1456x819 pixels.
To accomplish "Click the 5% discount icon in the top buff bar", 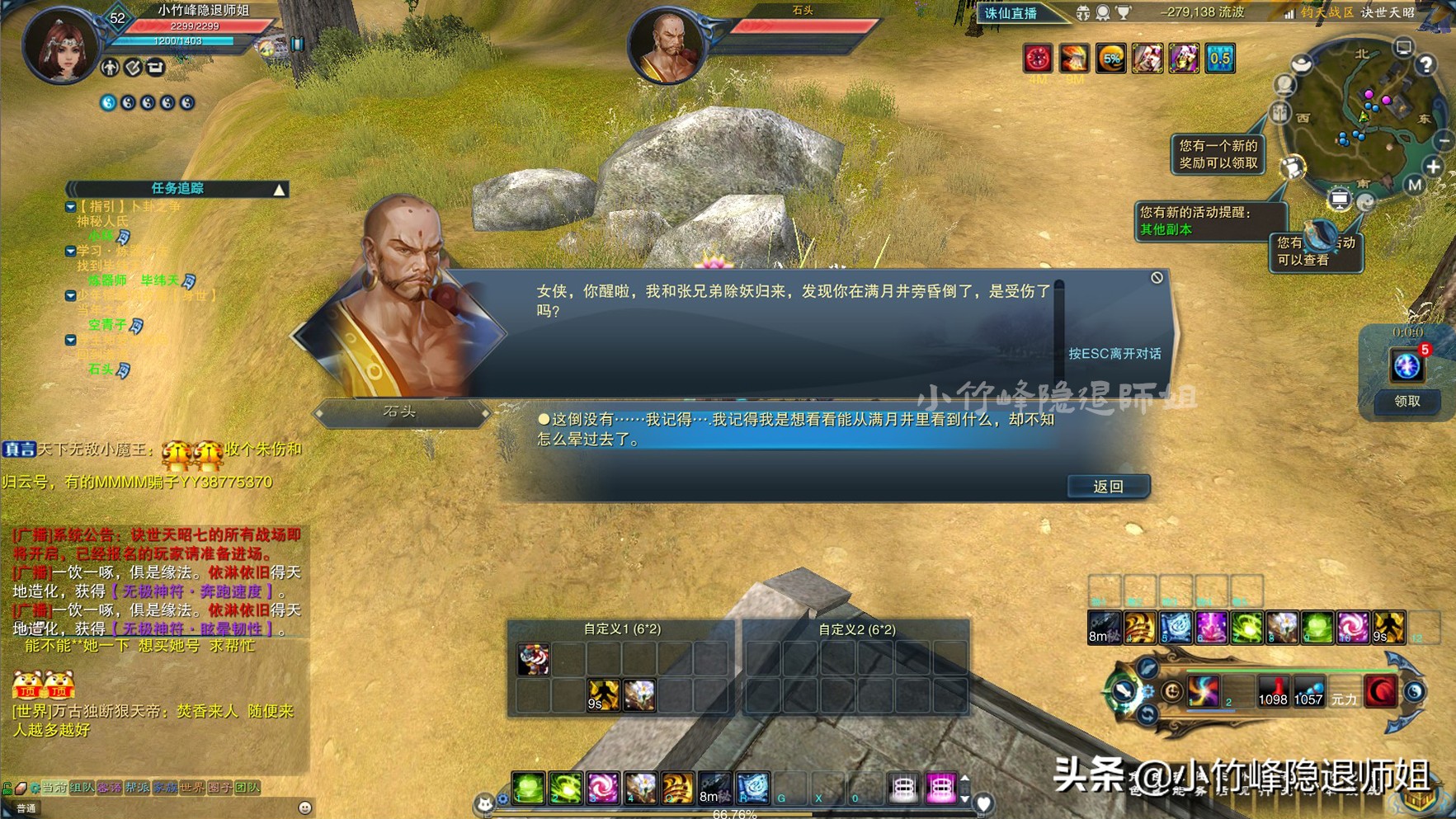I will click(x=1111, y=60).
